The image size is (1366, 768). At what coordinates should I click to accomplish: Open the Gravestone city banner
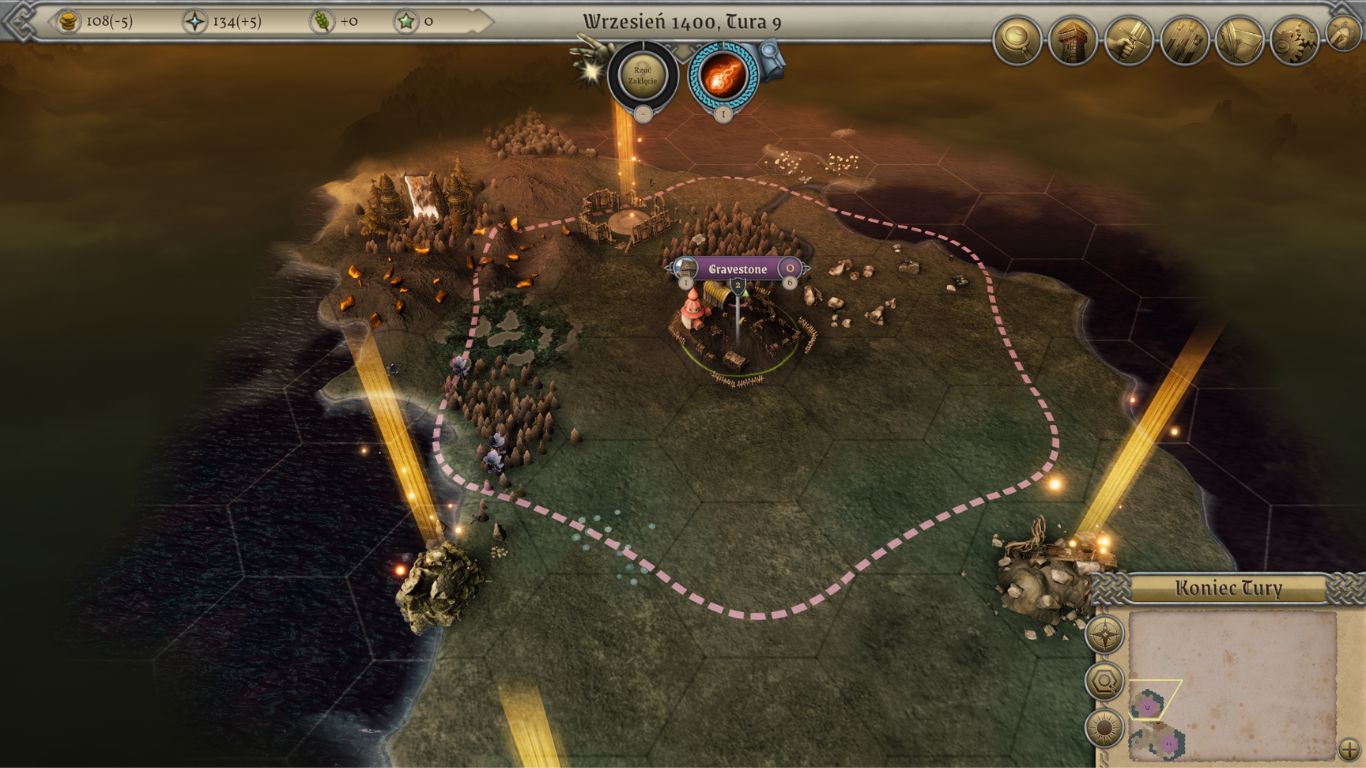coord(738,268)
